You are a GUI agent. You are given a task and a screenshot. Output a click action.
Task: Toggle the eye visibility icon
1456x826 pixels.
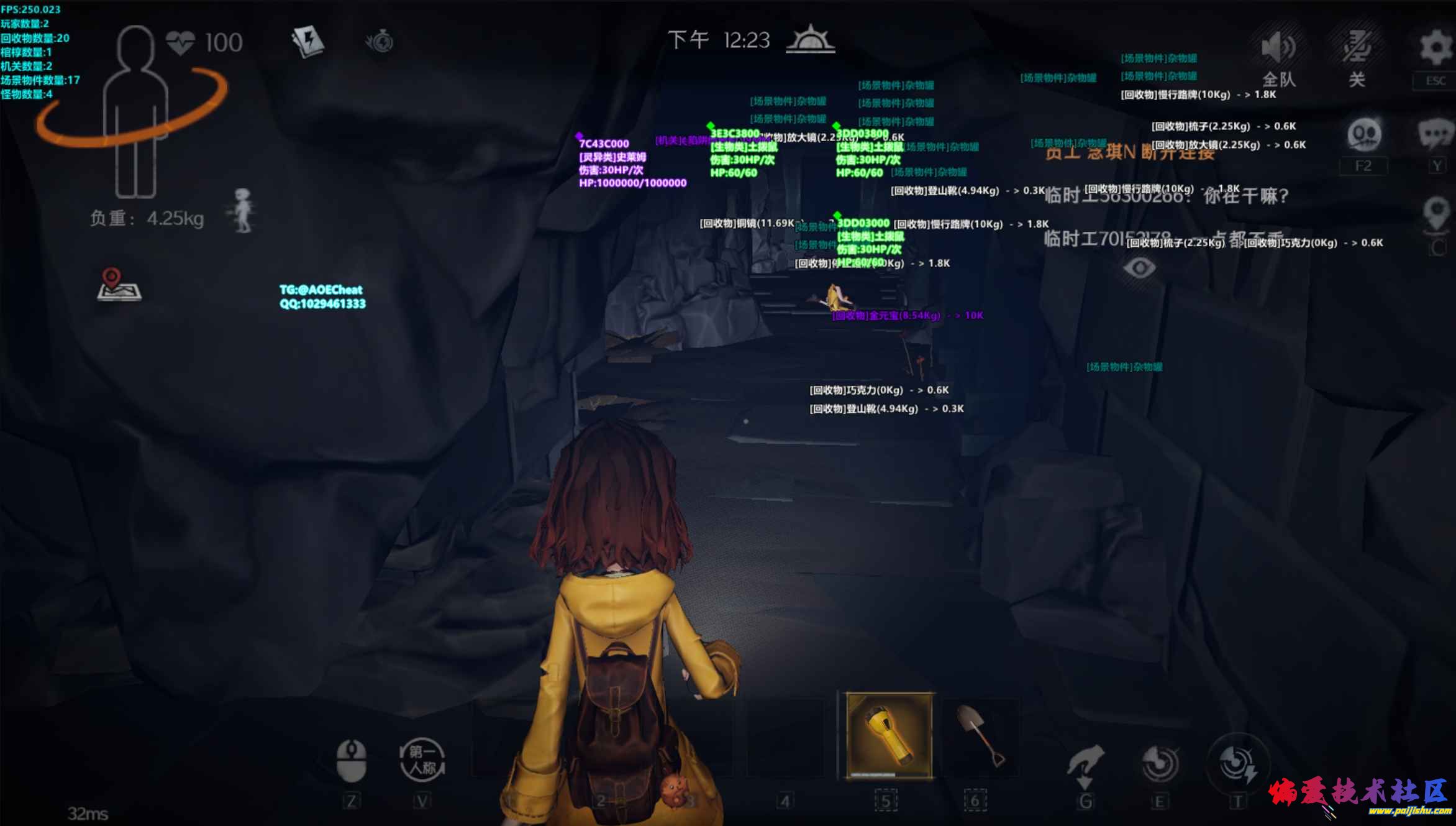click(1139, 268)
